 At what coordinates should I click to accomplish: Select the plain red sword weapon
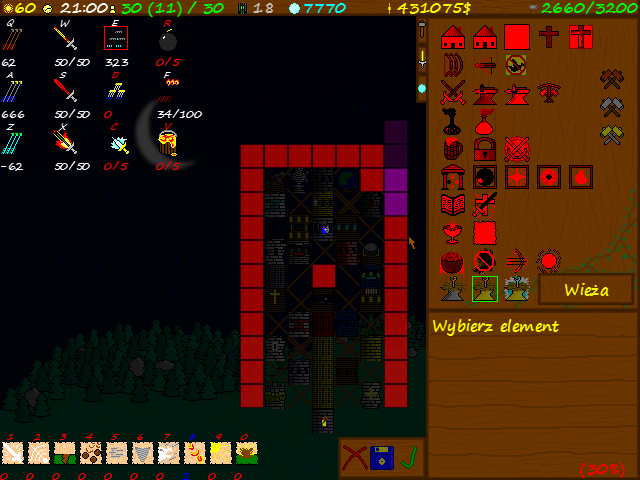pyautogui.click(x=64, y=91)
